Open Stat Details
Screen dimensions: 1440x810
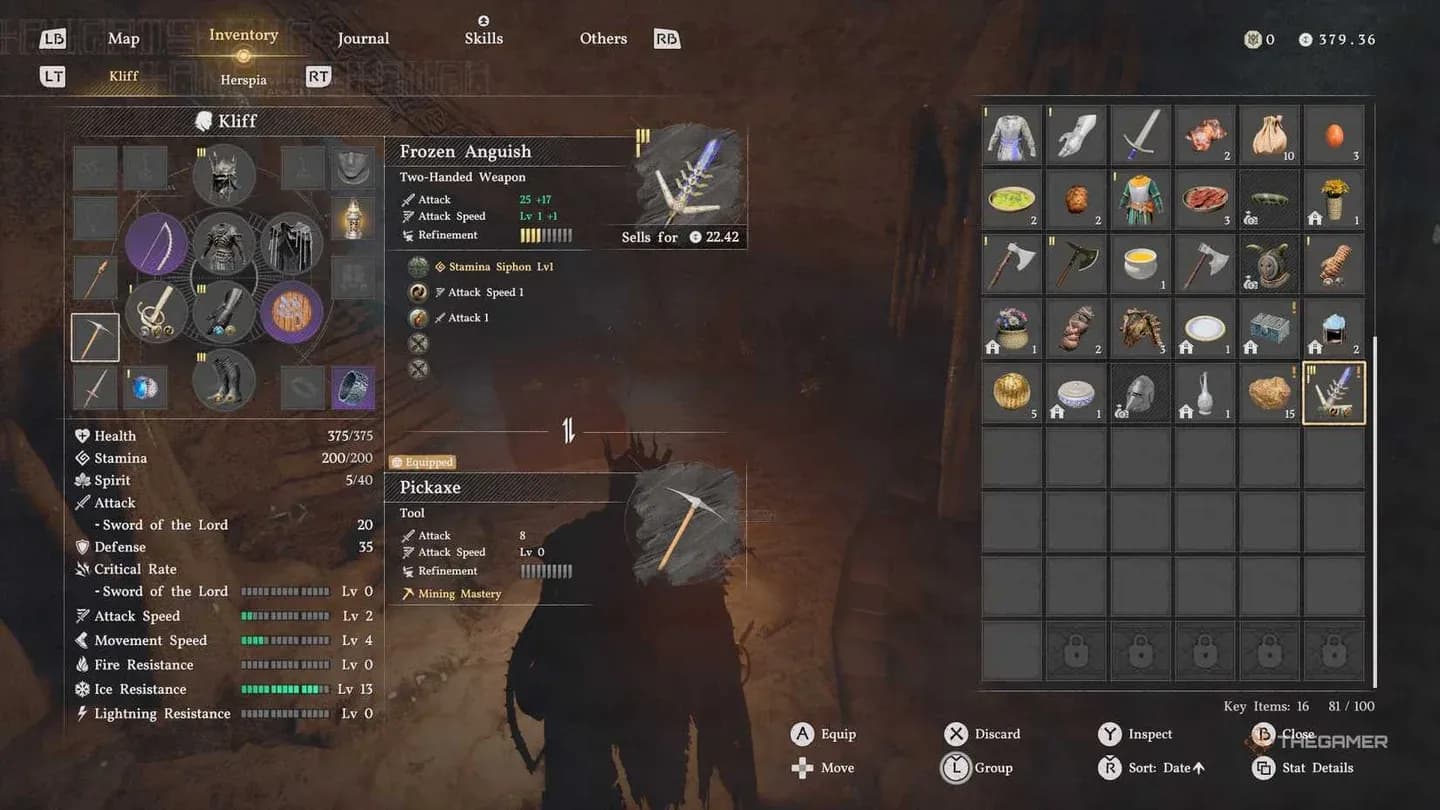pyautogui.click(x=1316, y=768)
